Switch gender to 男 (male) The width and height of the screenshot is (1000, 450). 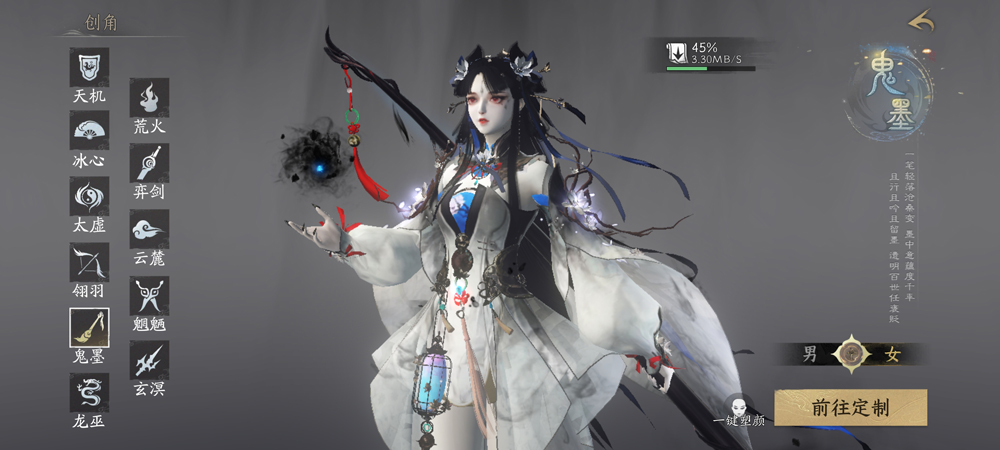(810, 353)
